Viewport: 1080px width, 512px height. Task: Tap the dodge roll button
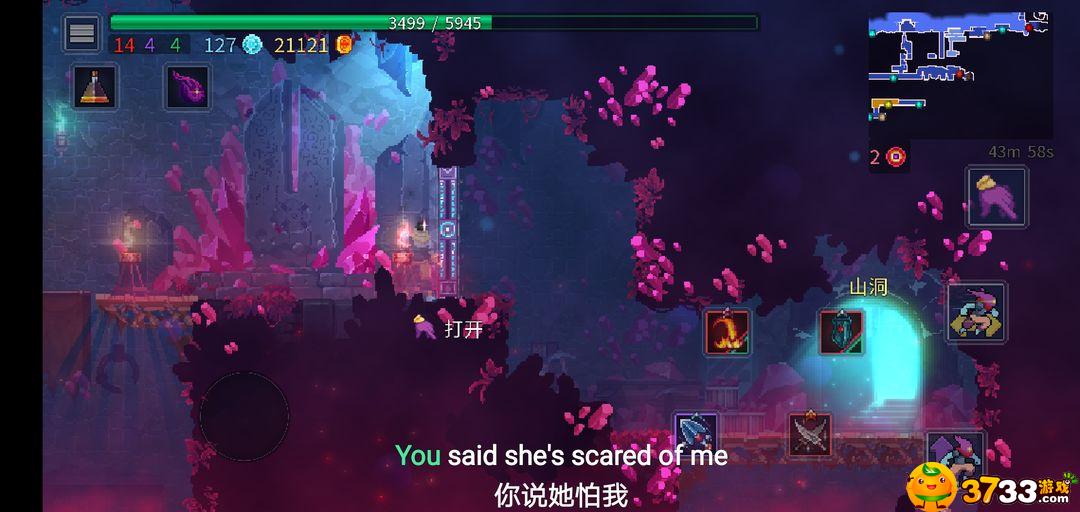pyautogui.click(x=976, y=312)
